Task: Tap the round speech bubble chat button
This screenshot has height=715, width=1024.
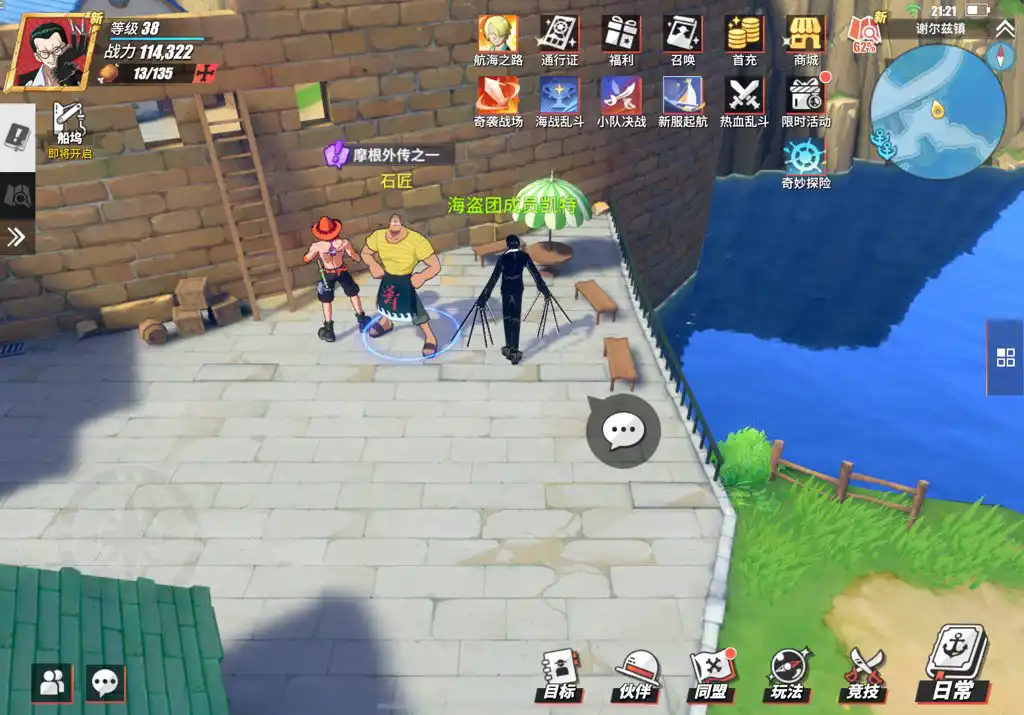Action: click(623, 431)
